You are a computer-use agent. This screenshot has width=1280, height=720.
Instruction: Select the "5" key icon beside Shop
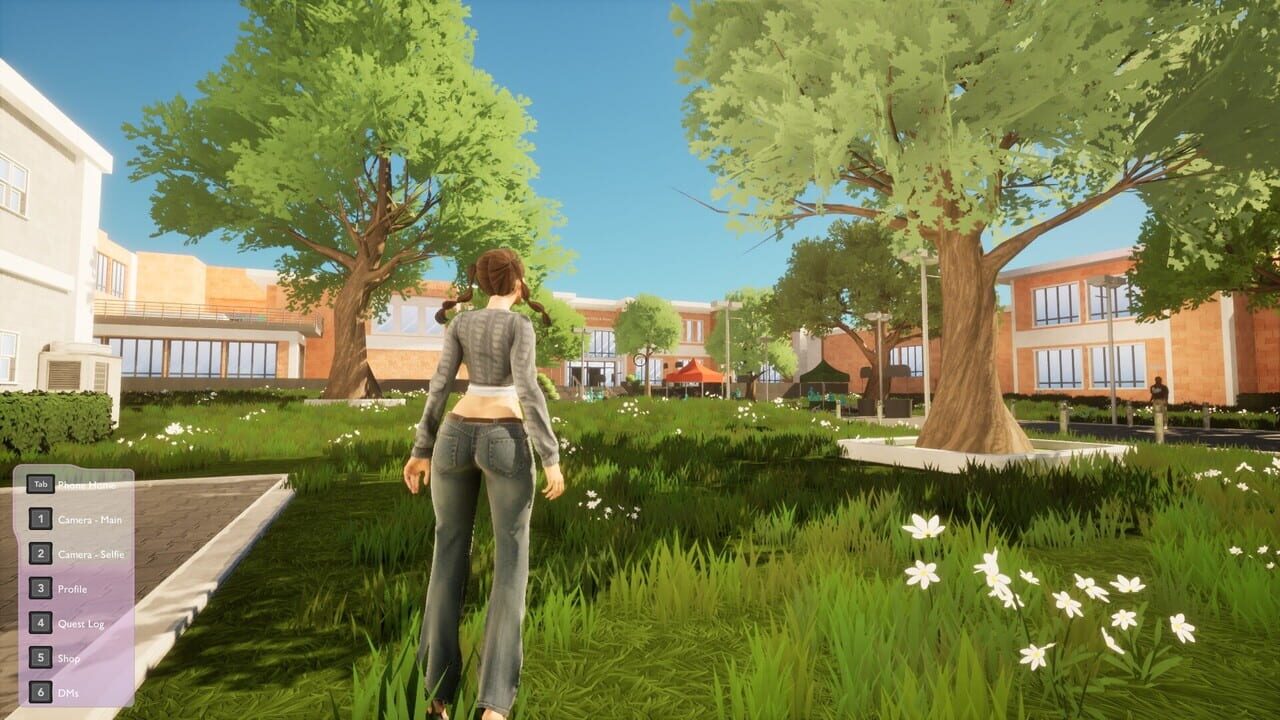(41, 657)
